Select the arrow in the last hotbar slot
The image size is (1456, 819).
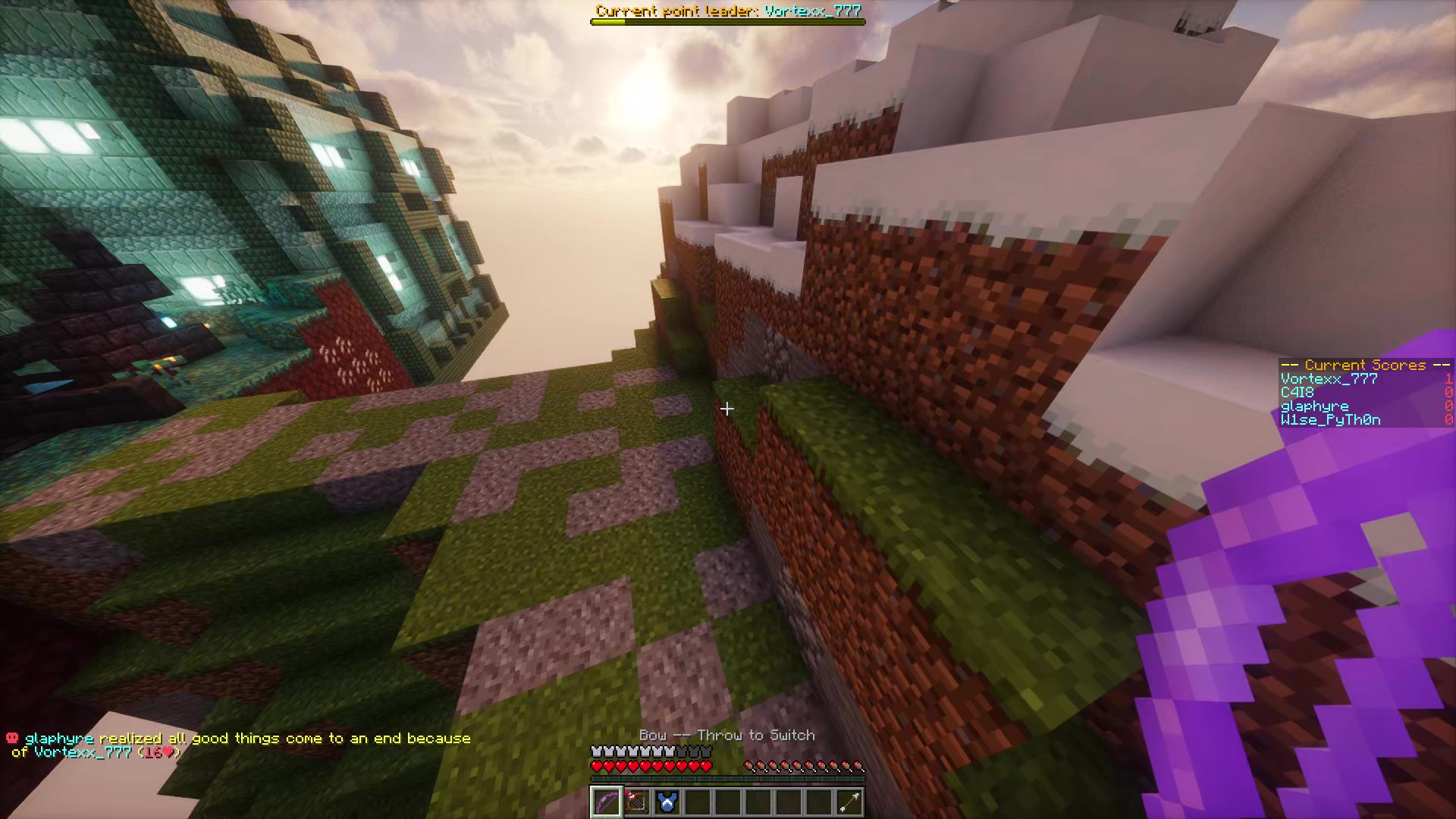849,803
